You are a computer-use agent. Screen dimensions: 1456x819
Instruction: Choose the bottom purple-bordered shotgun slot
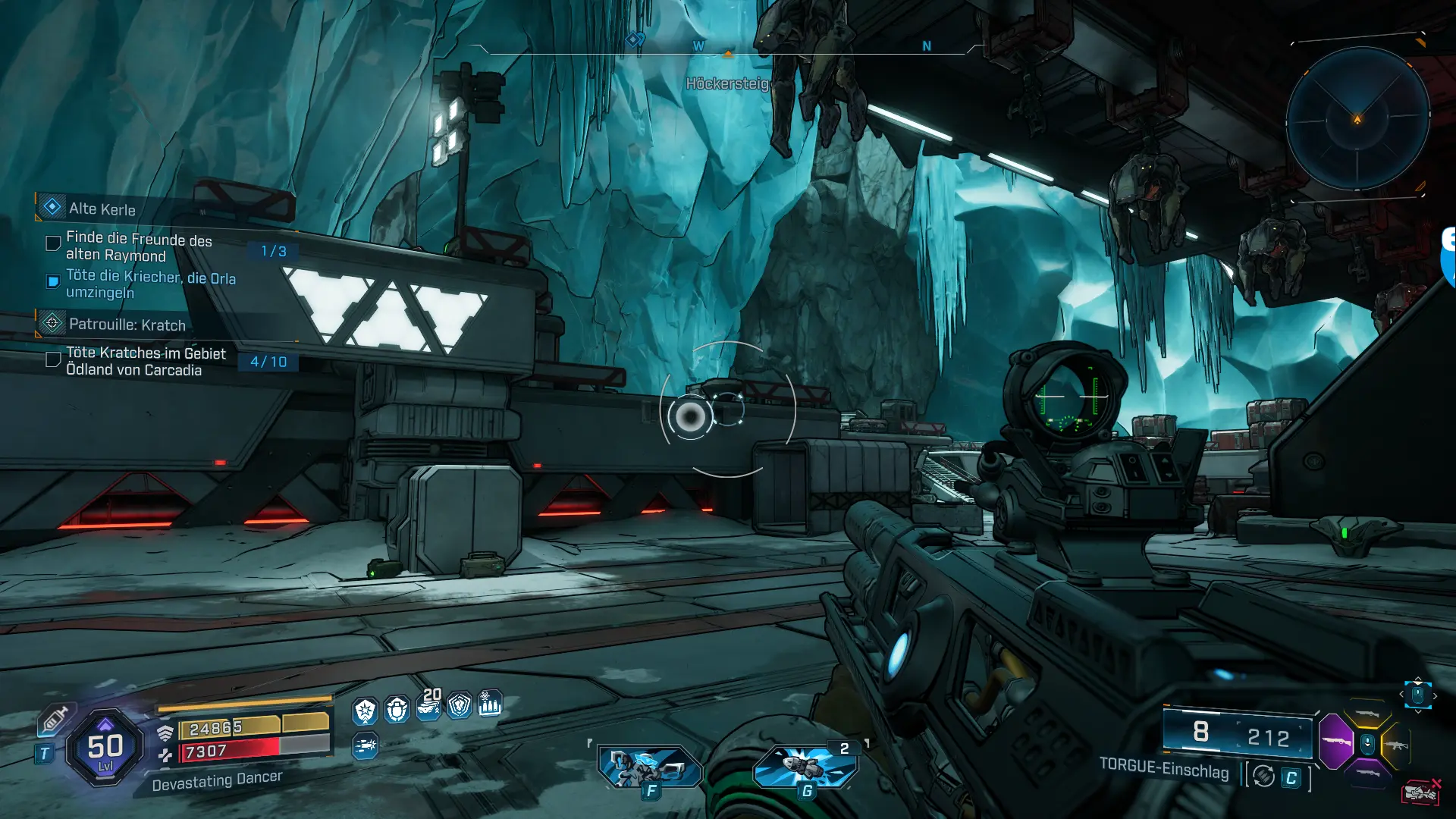click(x=1367, y=773)
